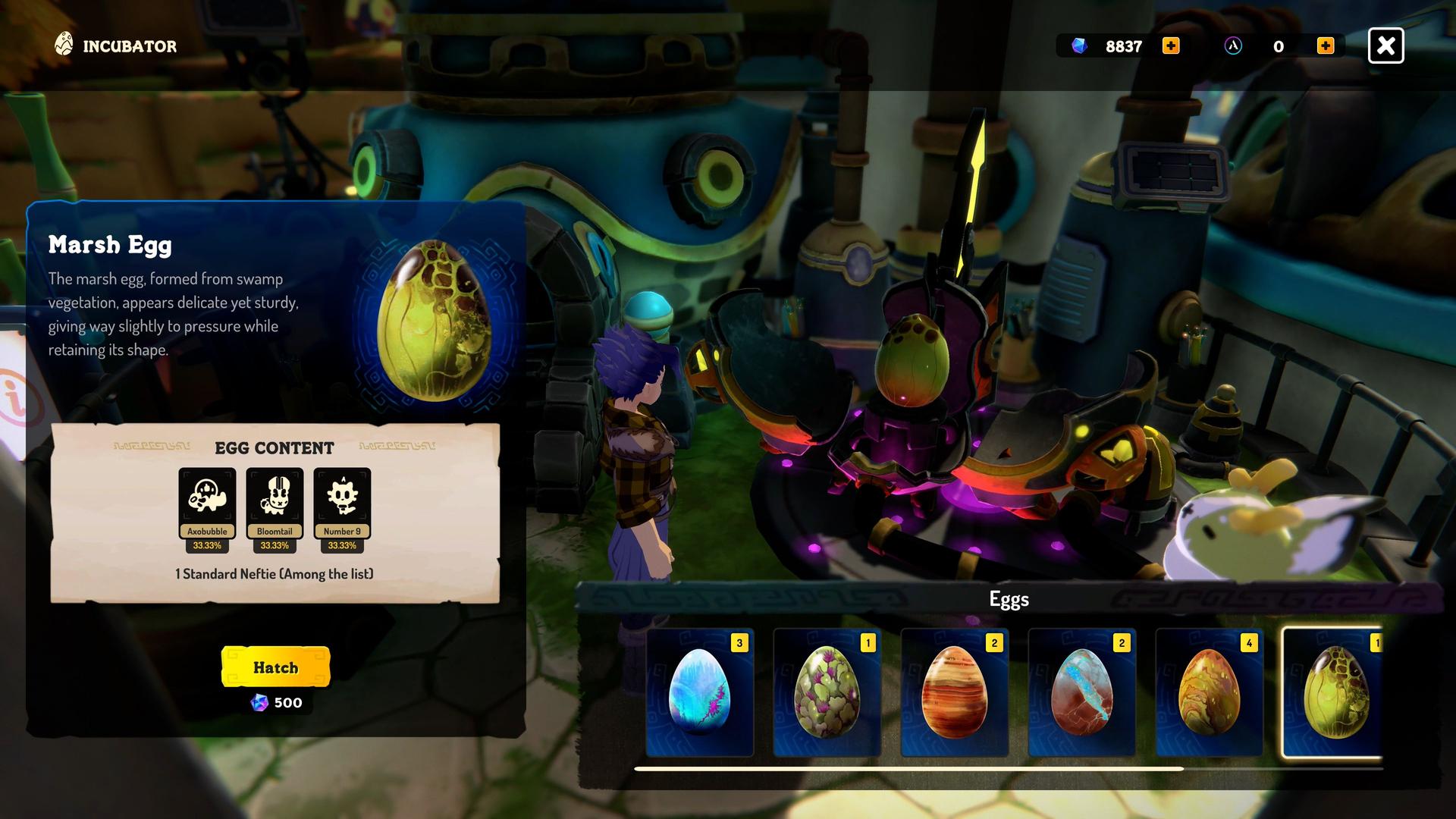This screenshot has height=819, width=1456.
Task: Select the mossy green egg thumbnail
Action: 826,694
